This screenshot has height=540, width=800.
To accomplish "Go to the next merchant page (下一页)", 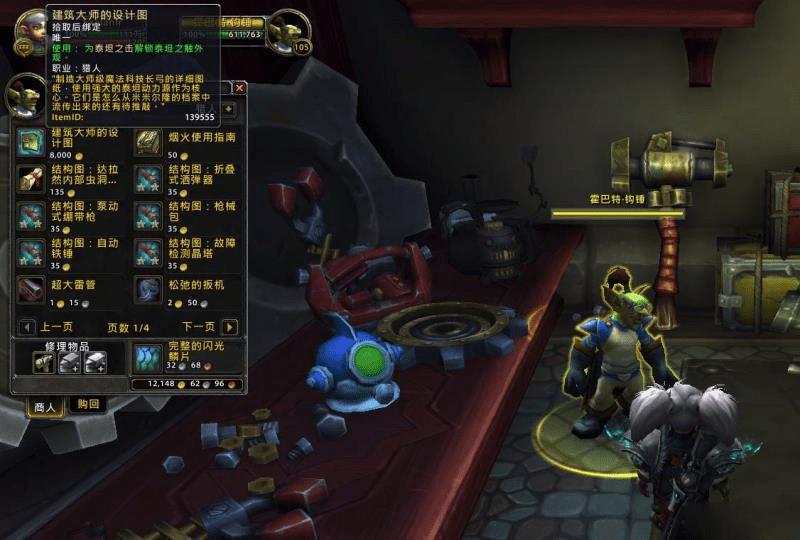I will pos(230,327).
